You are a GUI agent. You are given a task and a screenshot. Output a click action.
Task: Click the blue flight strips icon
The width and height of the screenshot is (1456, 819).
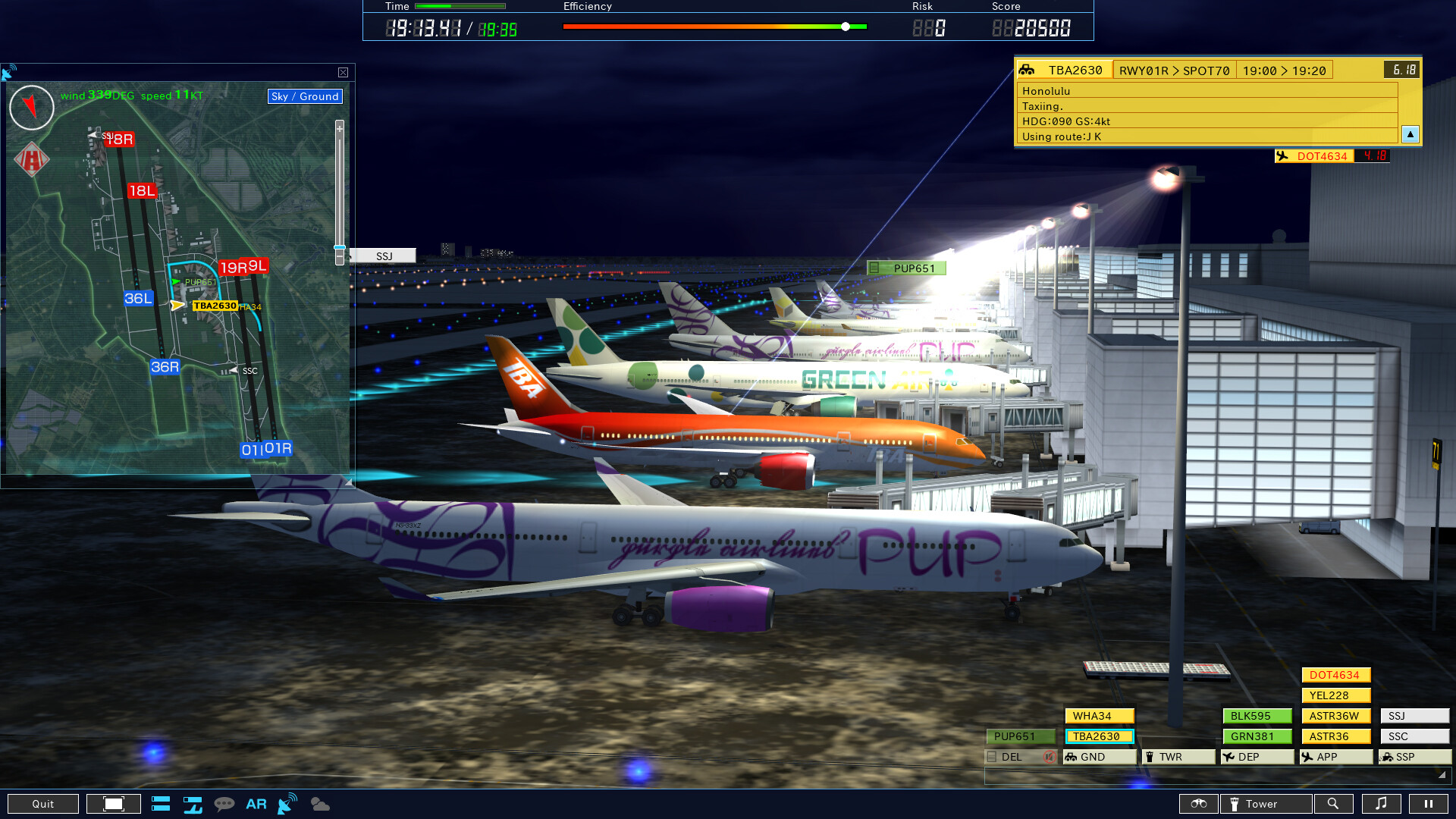pos(161,804)
